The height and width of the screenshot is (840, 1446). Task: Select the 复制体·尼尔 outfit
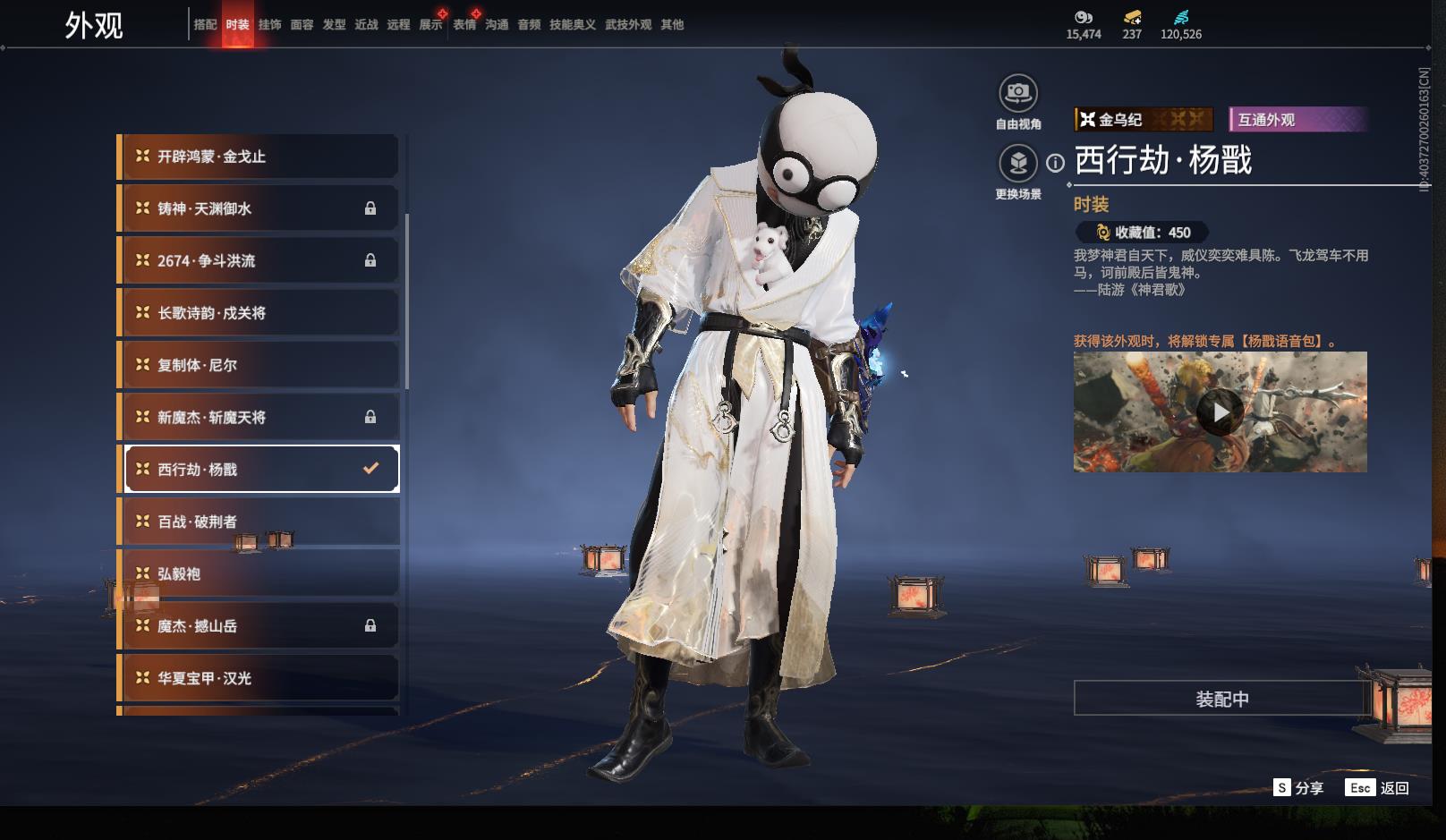click(x=259, y=365)
